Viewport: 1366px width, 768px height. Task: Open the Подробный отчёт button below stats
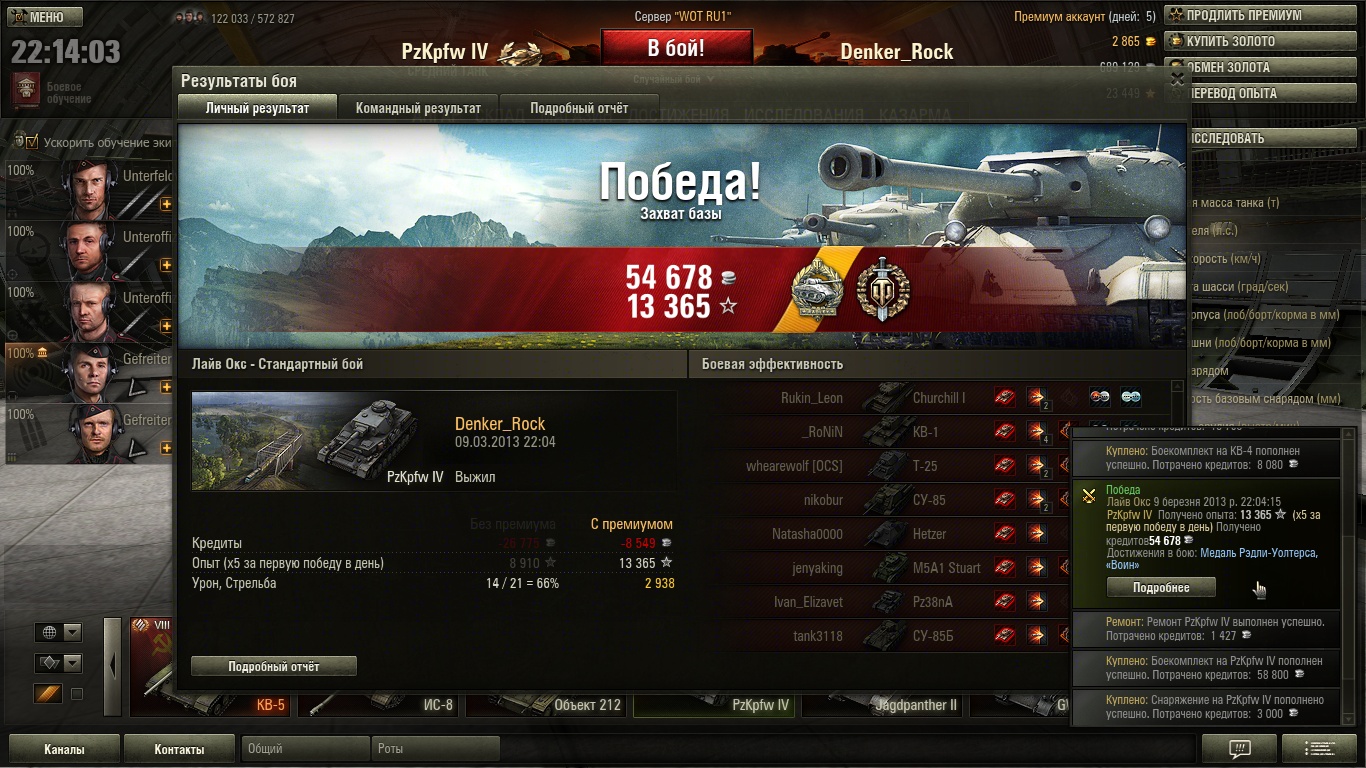point(273,666)
